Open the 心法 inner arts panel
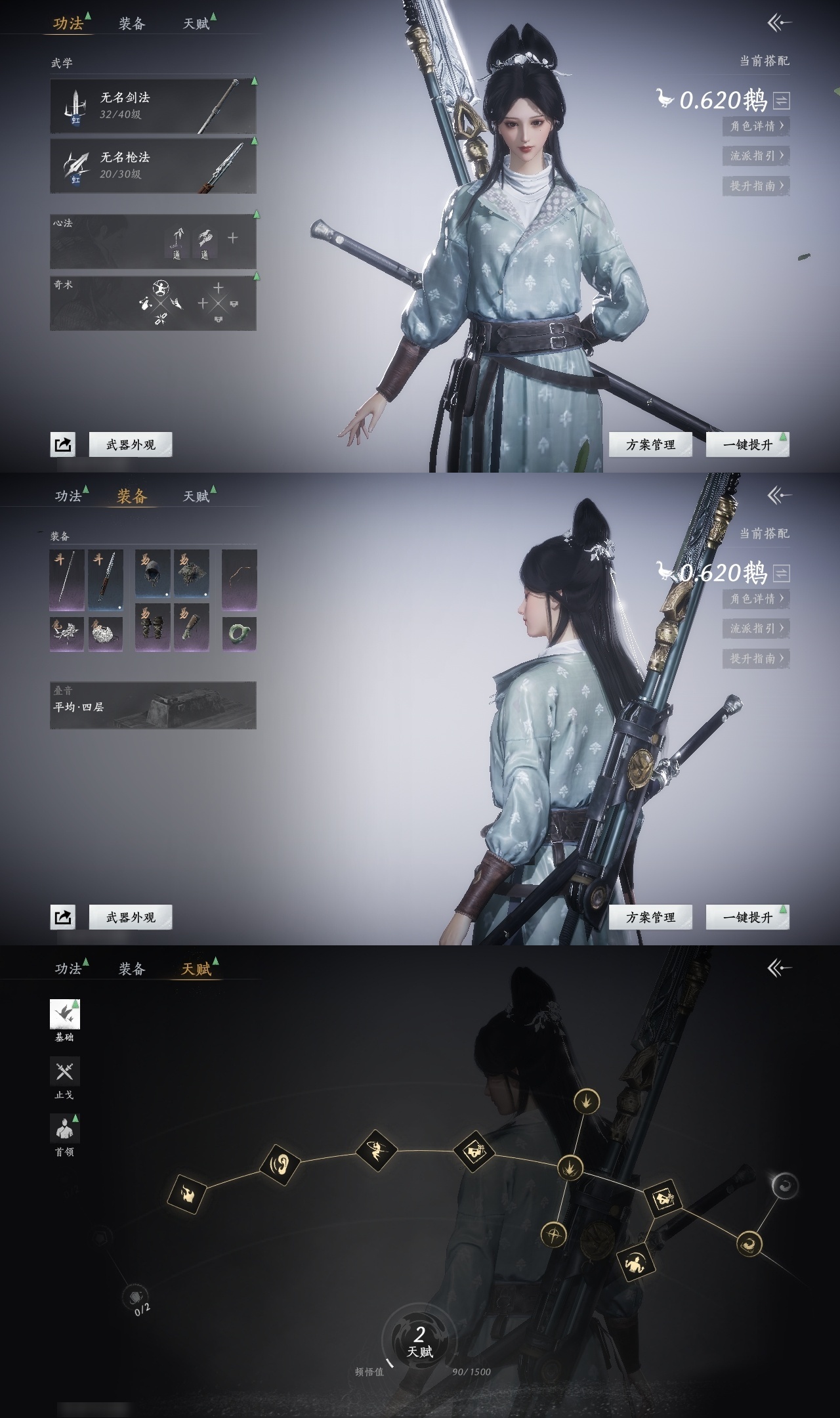 click(153, 241)
